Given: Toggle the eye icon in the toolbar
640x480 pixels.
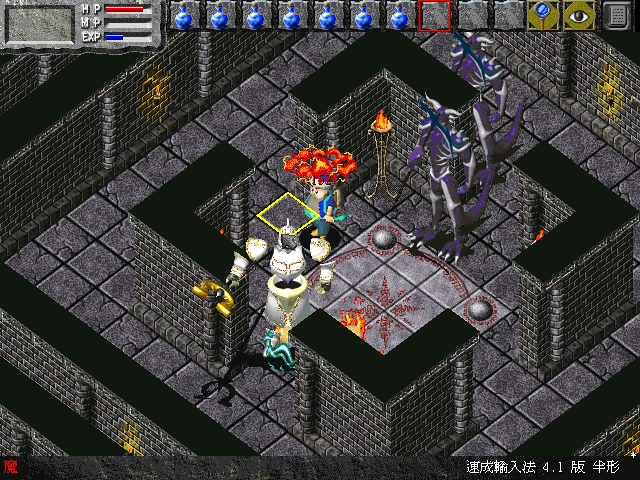Looking at the screenshot, I should 579,16.
